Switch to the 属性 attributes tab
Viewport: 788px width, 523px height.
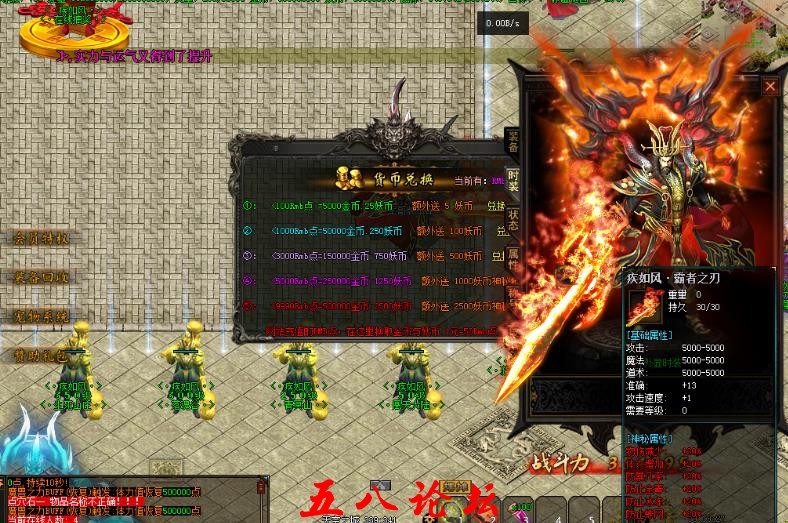click(x=513, y=259)
